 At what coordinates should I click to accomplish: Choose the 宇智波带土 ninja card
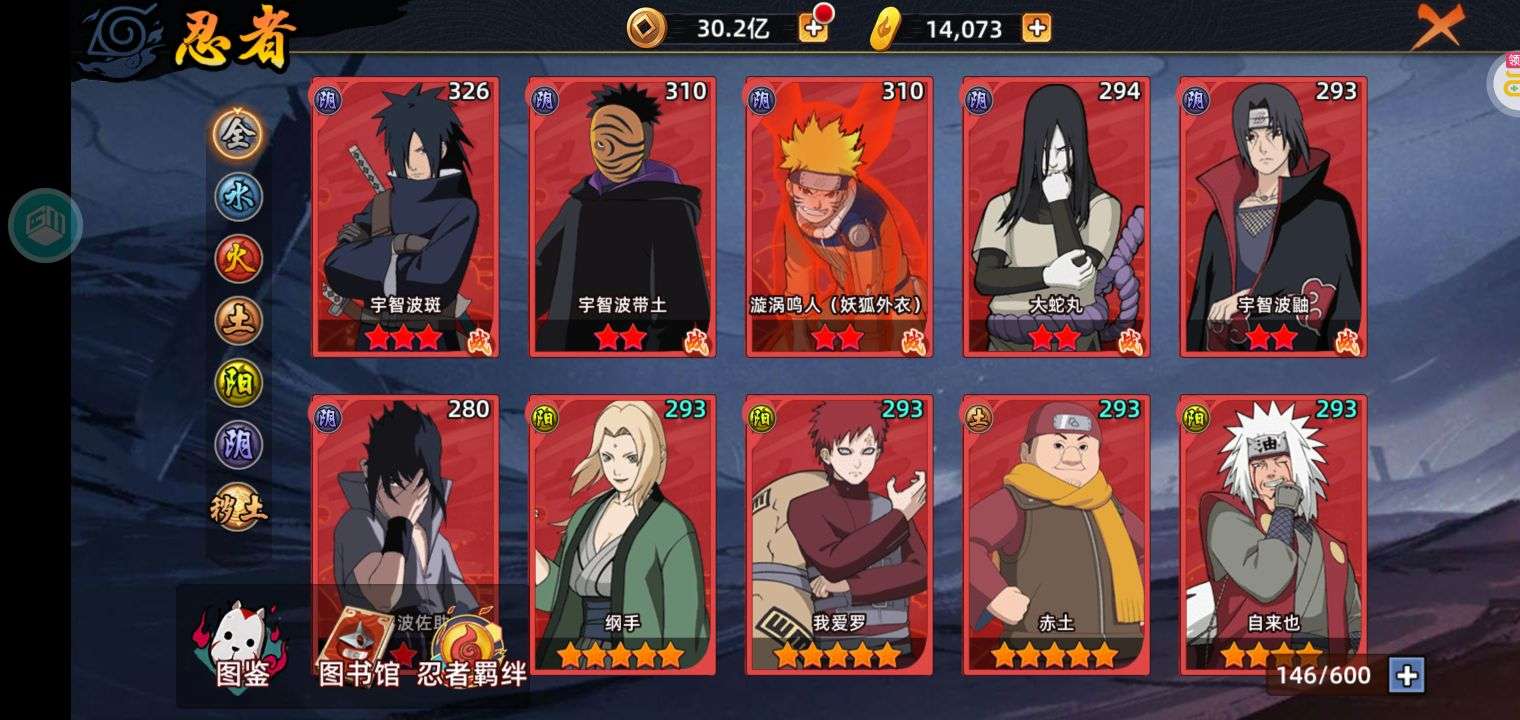621,215
